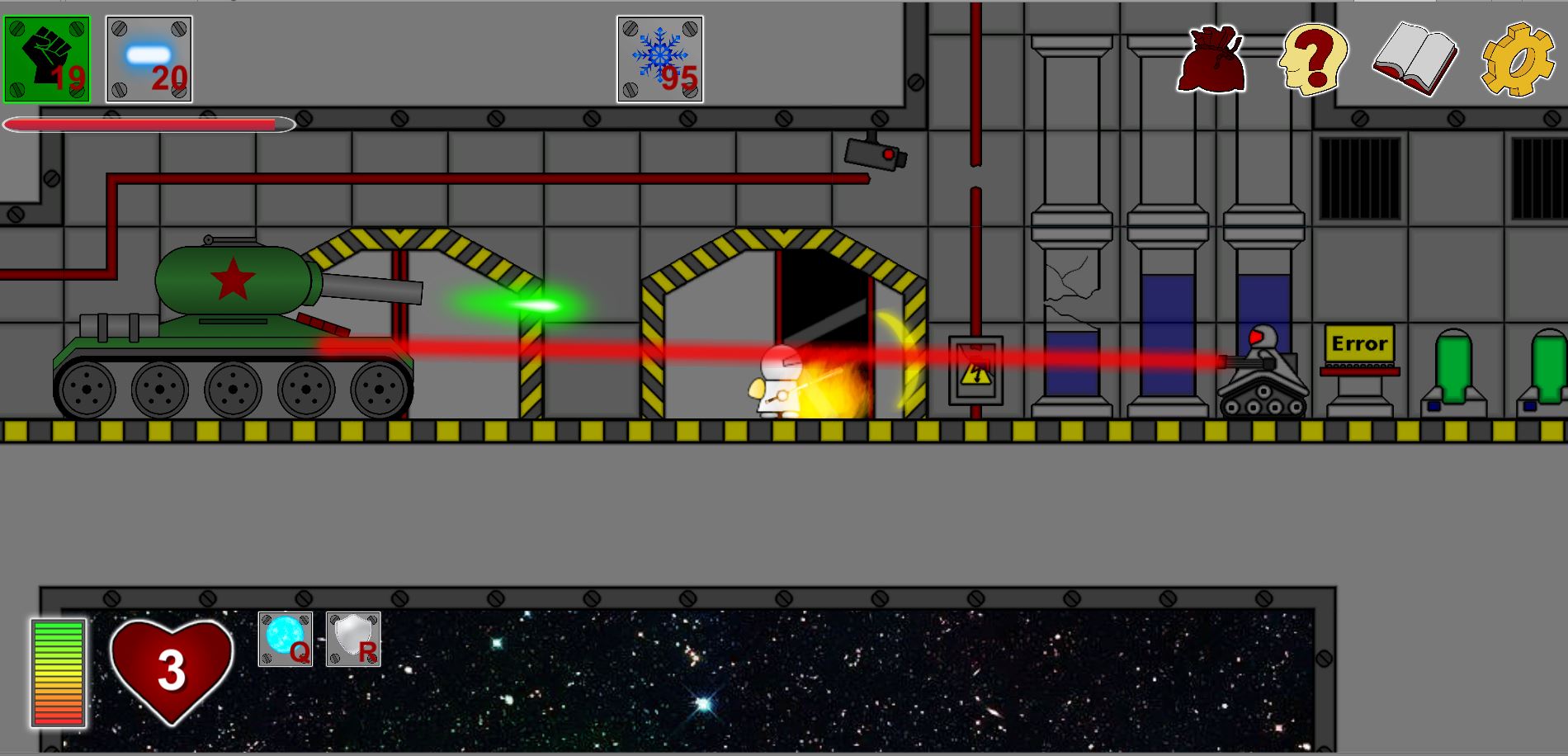Activate the snowflake freeze ability
The image size is (1568, 756).
click(659, 59)
